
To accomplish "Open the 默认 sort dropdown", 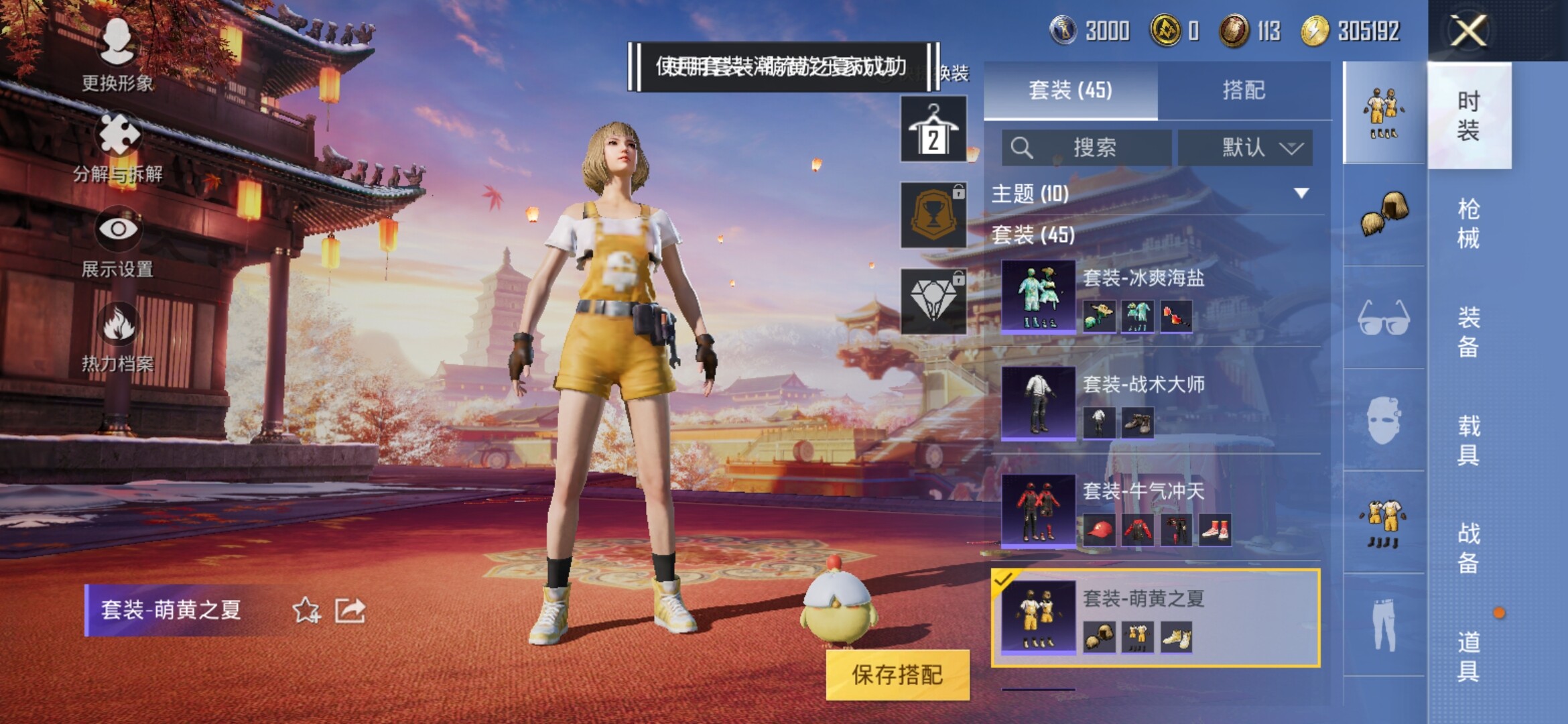I will click(x=1245, y=147).
